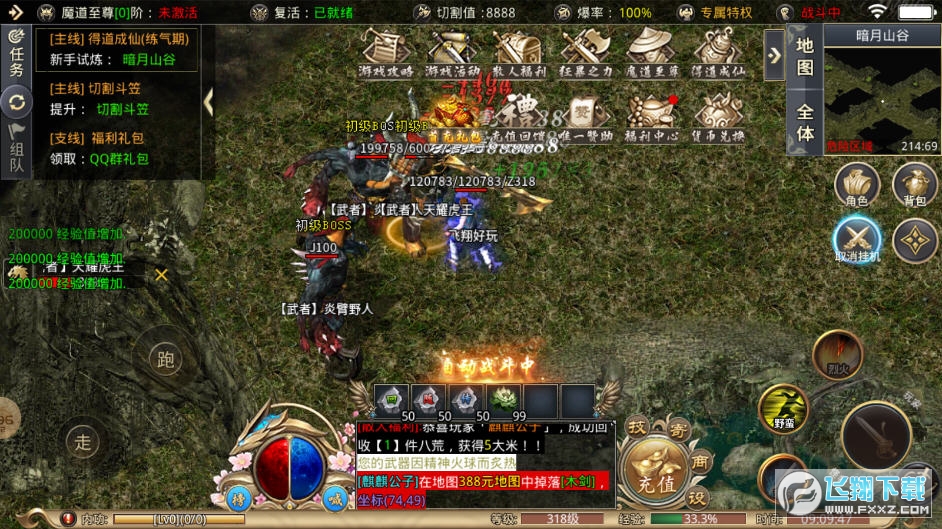Open the 地图 map button
The width and height of the screenshot is (942, 529).
click(805, 56)
